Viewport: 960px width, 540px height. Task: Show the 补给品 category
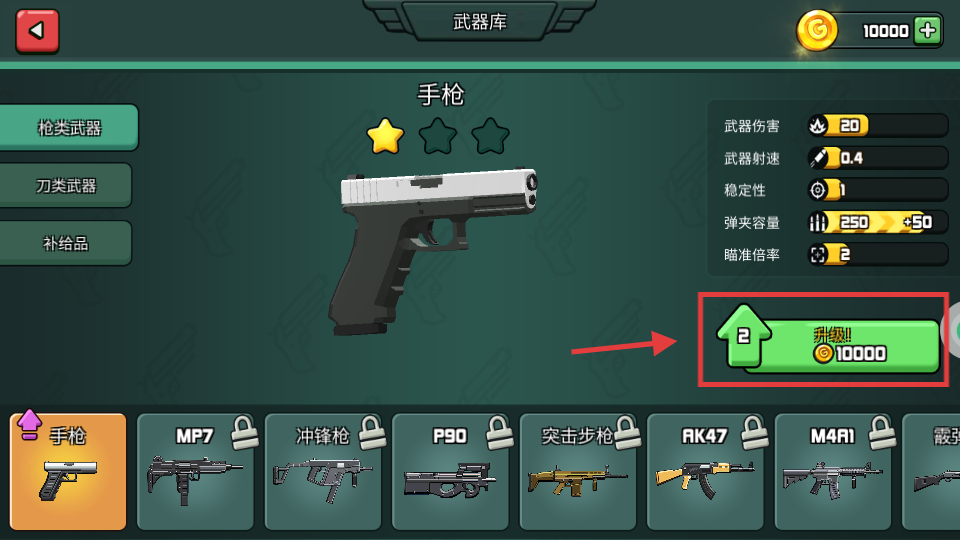point(66,243)
